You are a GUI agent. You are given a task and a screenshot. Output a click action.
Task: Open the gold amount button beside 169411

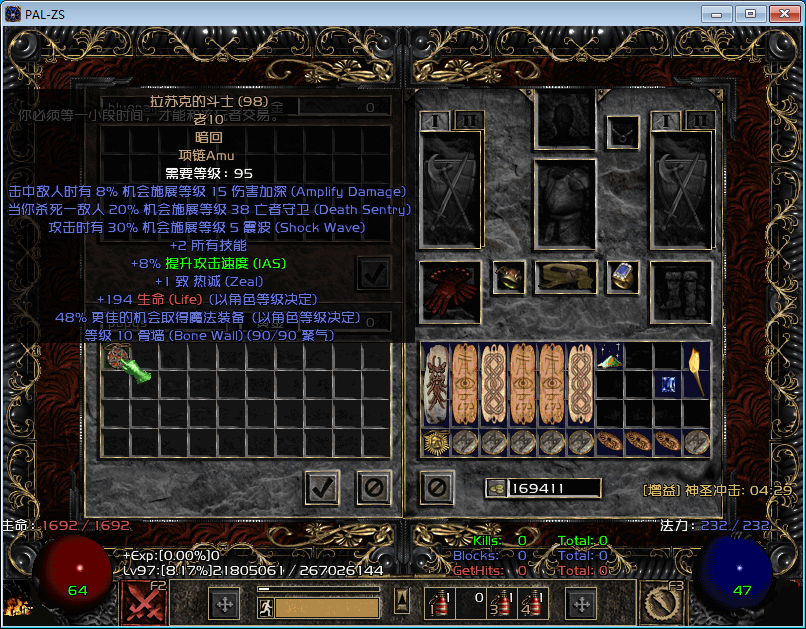coord(495,488)
